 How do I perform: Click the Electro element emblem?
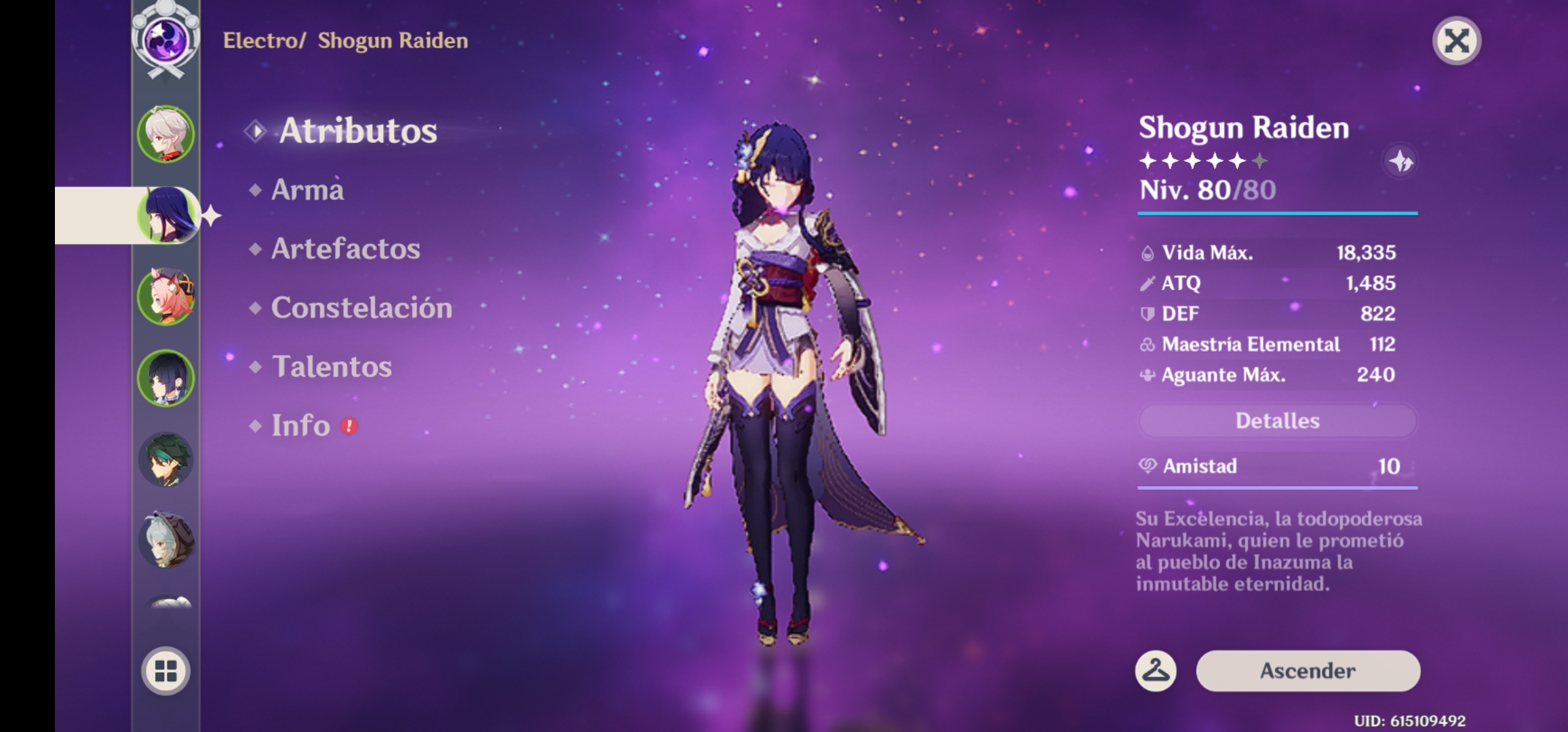click(166, 39)
